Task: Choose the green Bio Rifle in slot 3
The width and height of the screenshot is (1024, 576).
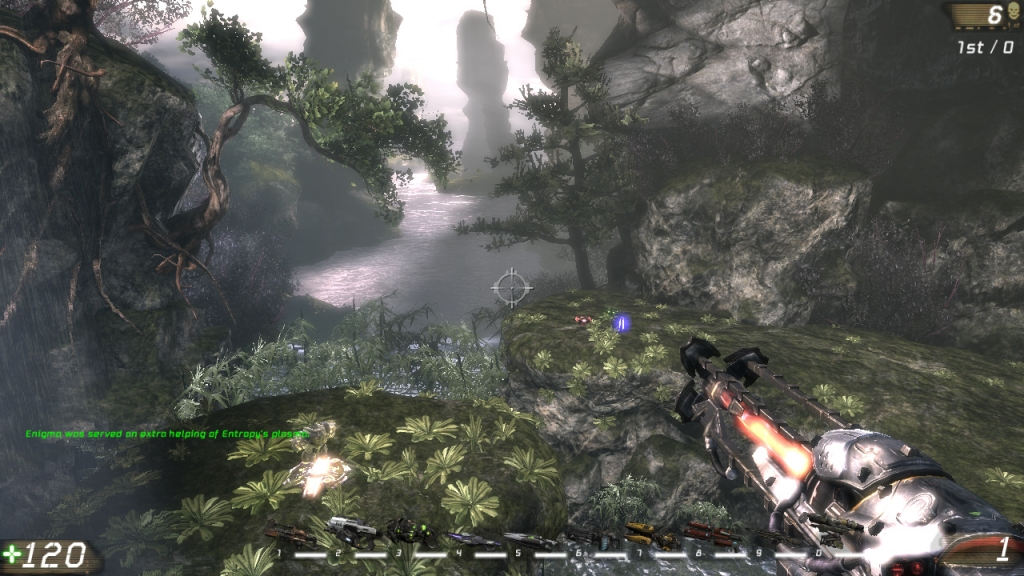Action: [x=411, y=531]
